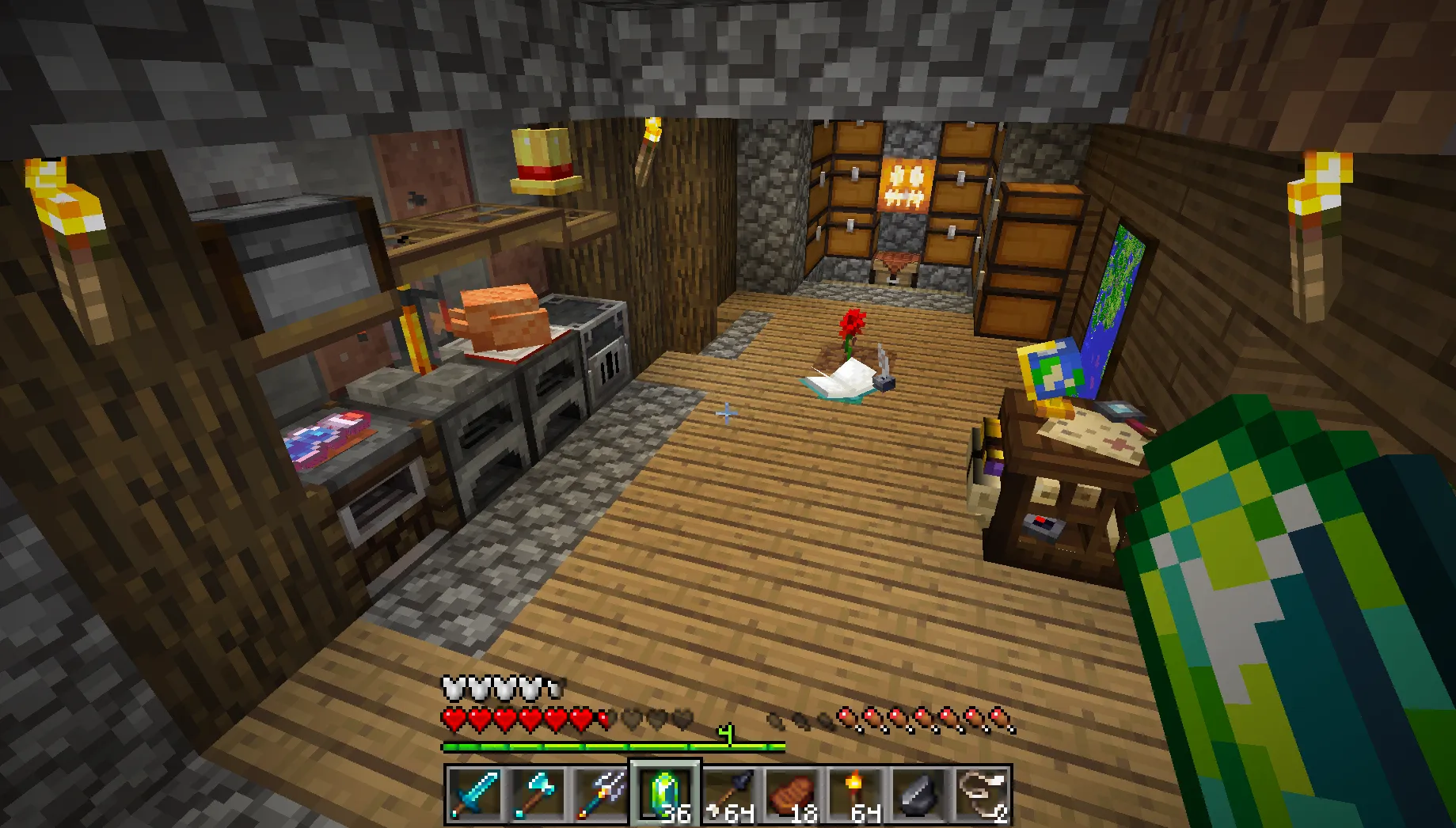This screenshot has width=1456, height=828.
Task: Select the diamond axe in the hotbar
Action: click(x=537, y=796)
